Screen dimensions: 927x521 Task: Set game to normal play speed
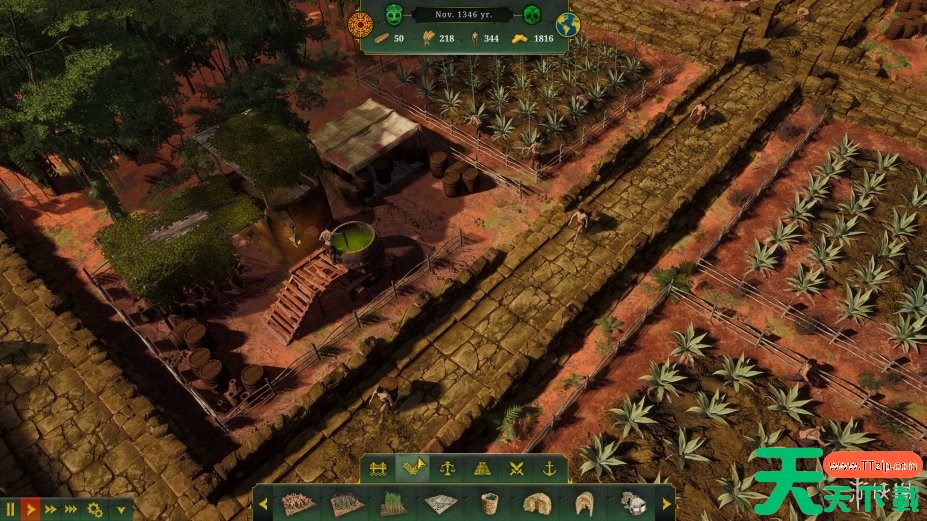click(30, 509)
